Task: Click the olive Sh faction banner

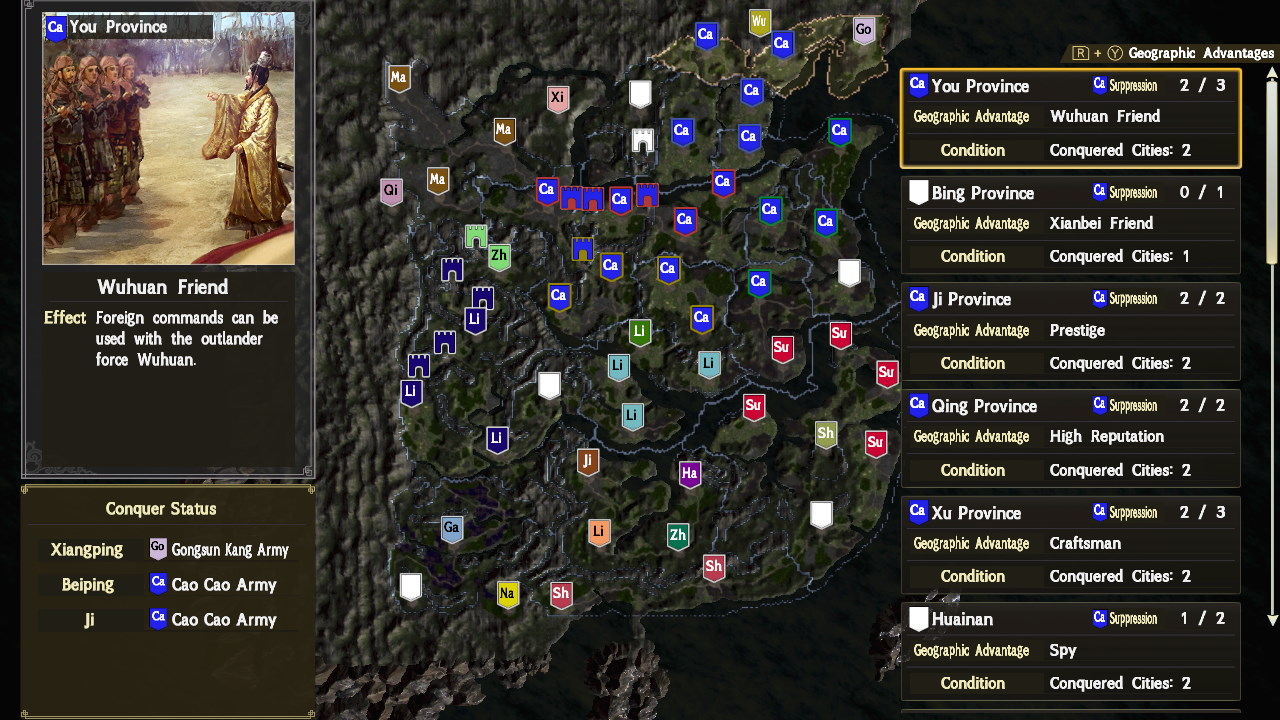Action: pos(827,434)
